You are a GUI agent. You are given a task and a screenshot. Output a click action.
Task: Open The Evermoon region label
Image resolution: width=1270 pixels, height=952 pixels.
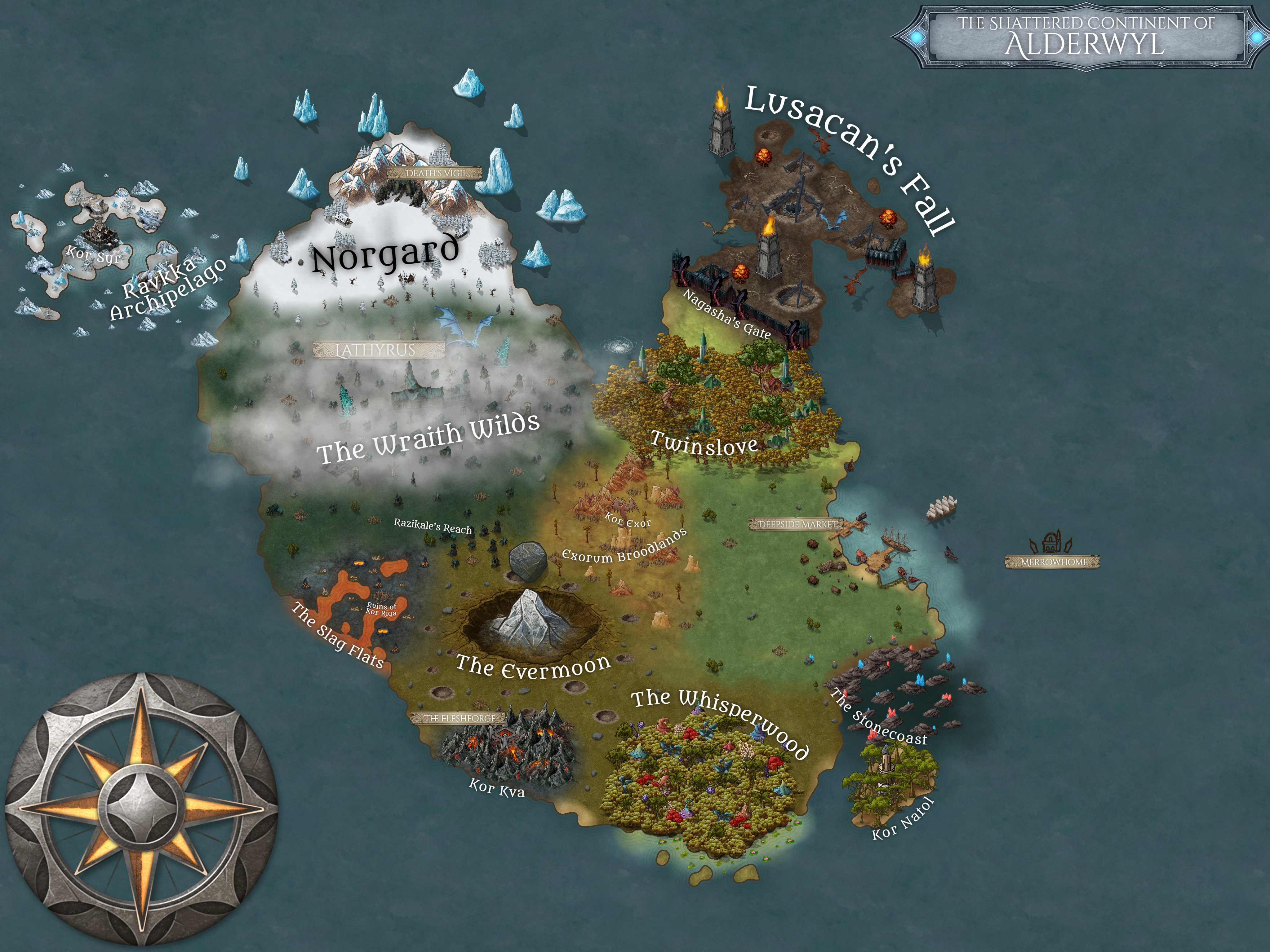(x=533, y=667)
